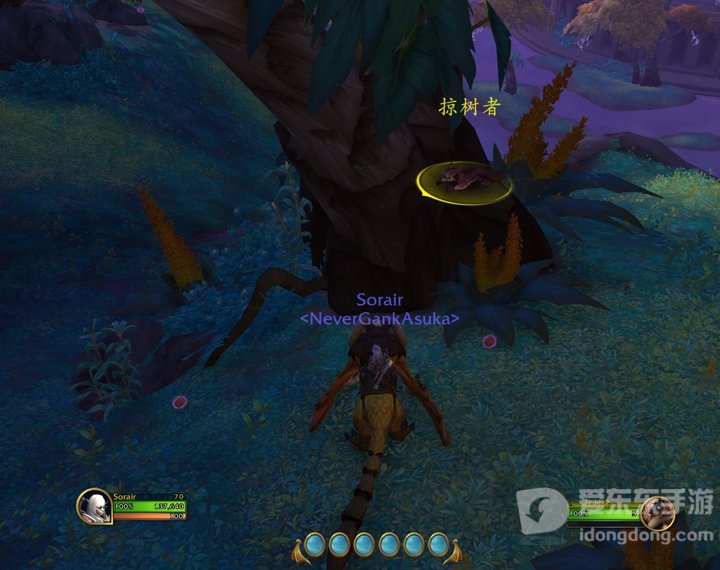Click the target's portrait frame
Screen dimensions: 720x570
click(658, 514)
